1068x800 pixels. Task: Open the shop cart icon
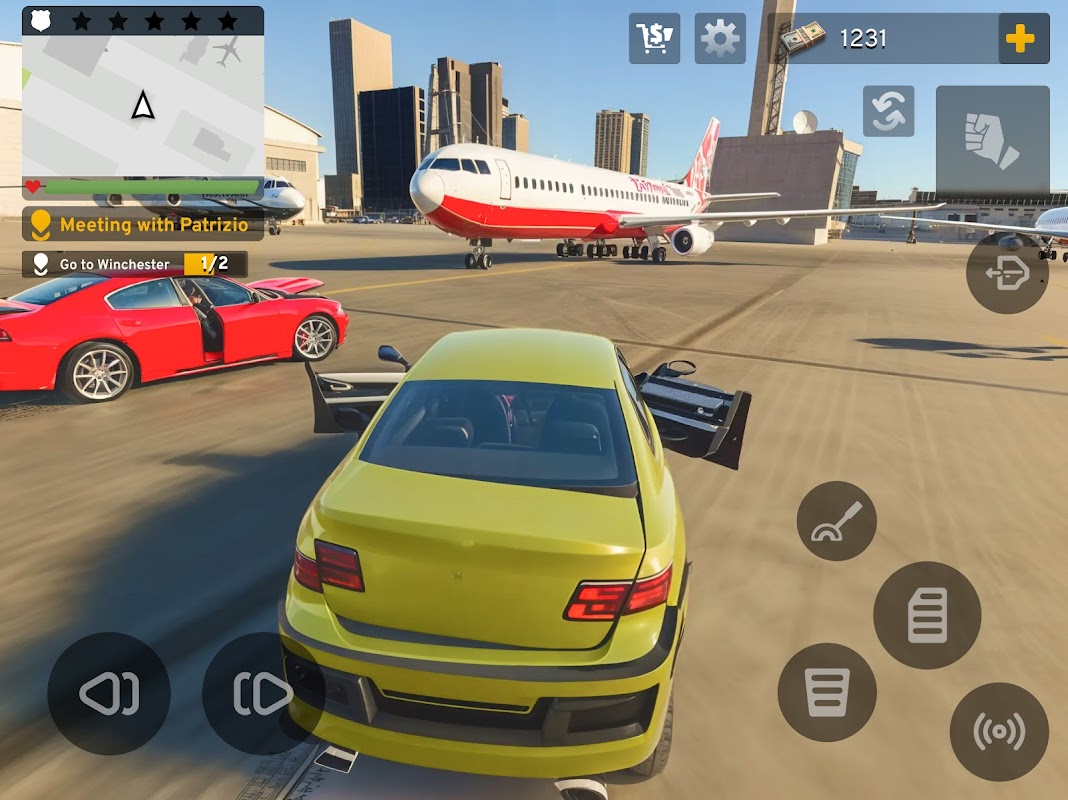654,39
